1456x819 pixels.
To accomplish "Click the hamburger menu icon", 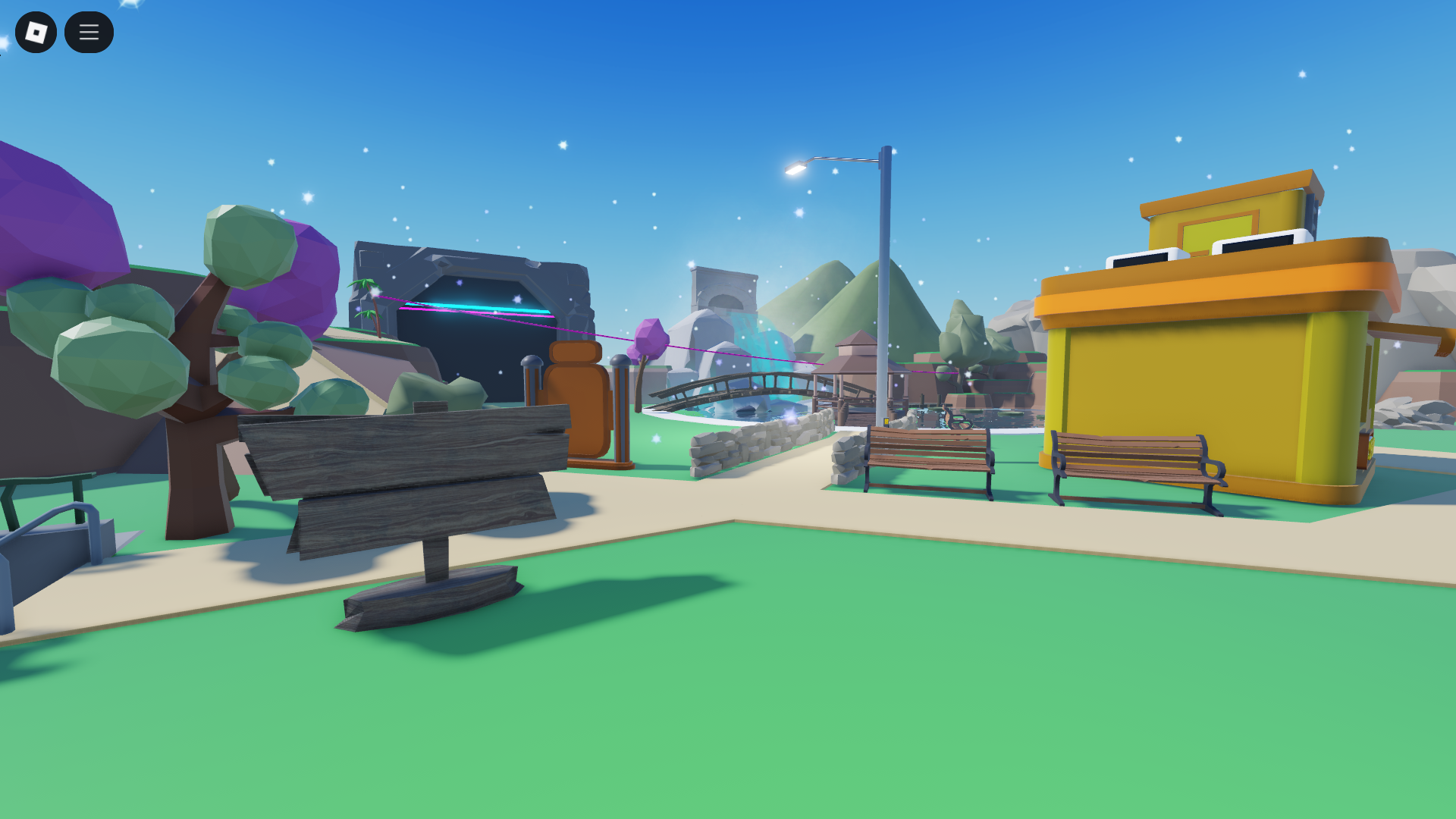I will tap(89, 32).
